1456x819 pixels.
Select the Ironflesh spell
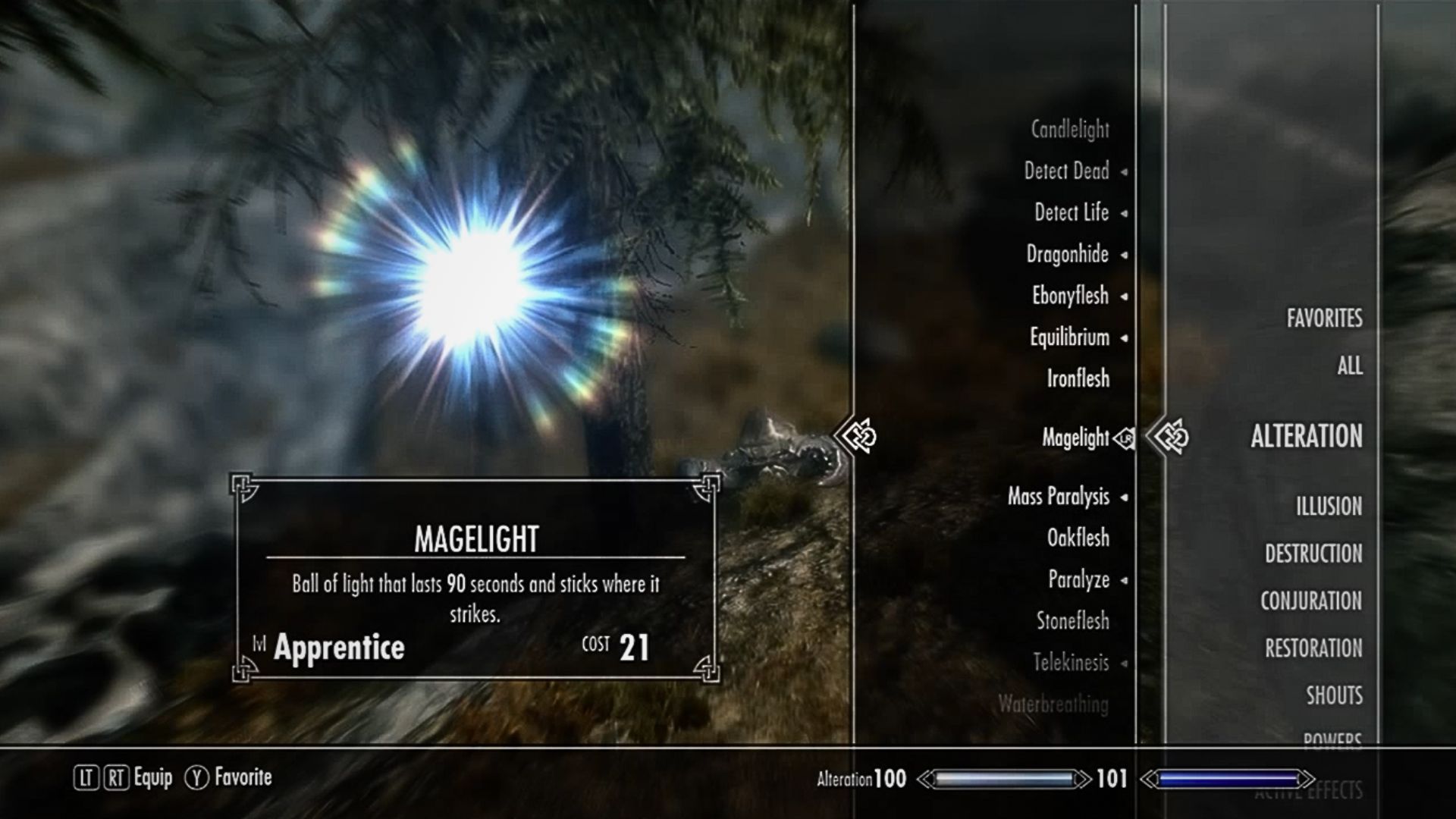[1078, 378]
